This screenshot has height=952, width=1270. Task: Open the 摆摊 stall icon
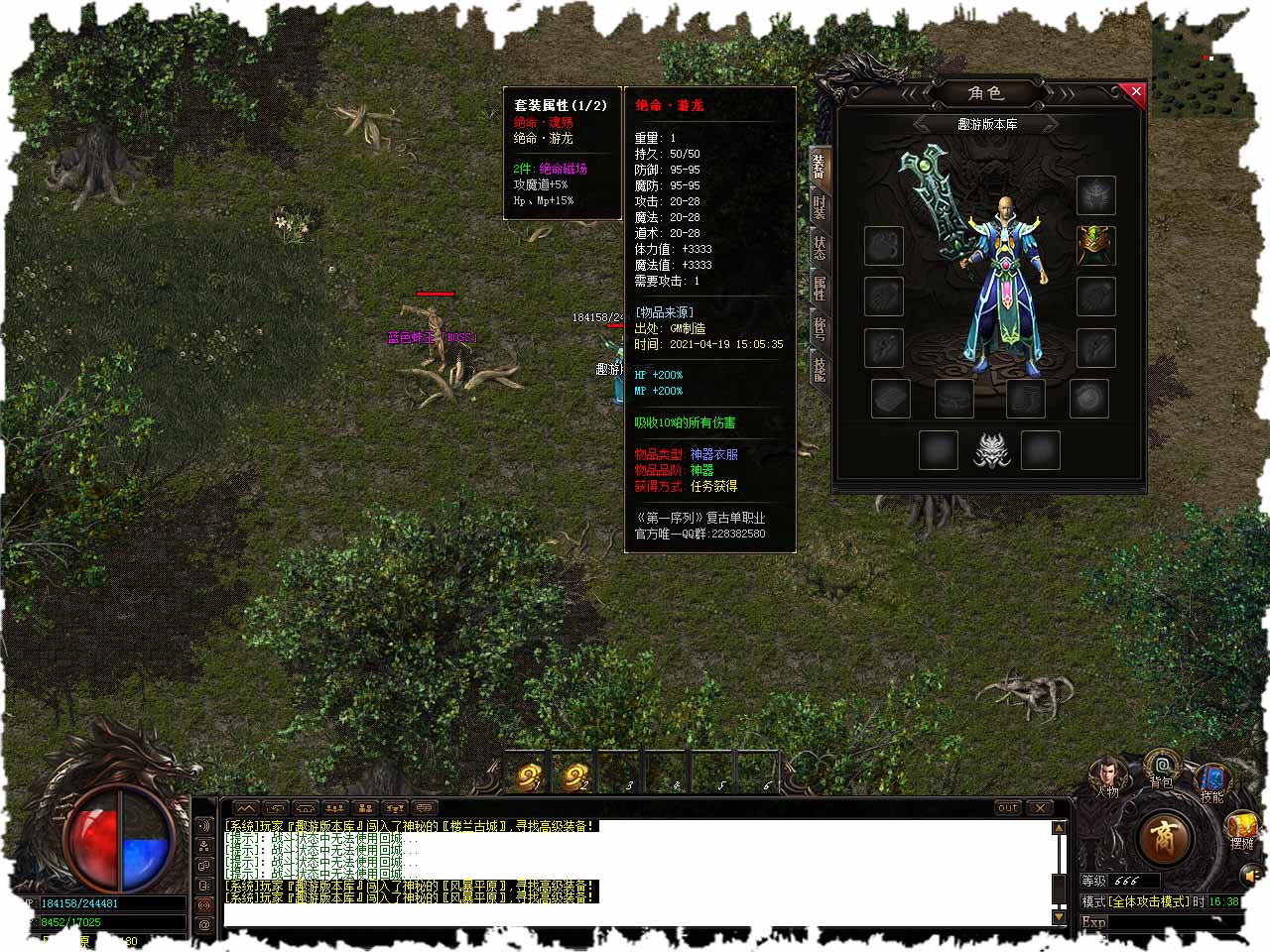tap(1242, 829)
